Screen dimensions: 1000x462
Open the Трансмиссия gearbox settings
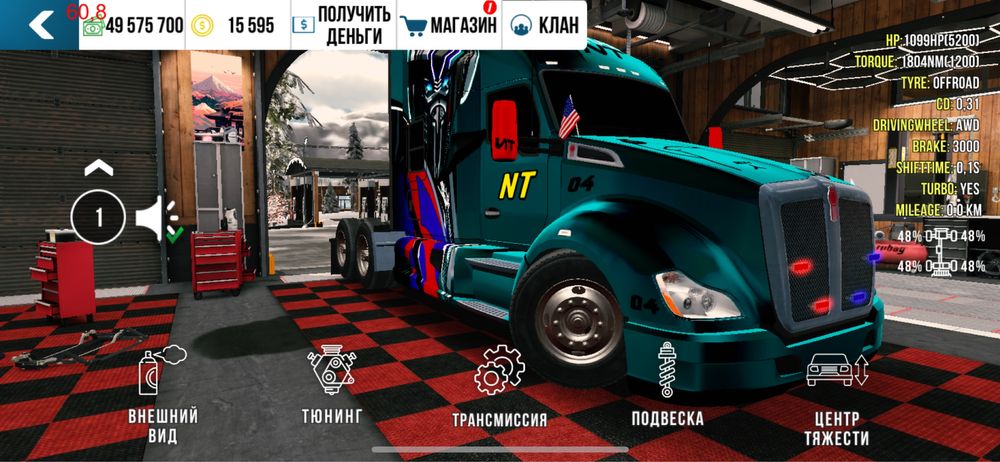coord(499,386)
